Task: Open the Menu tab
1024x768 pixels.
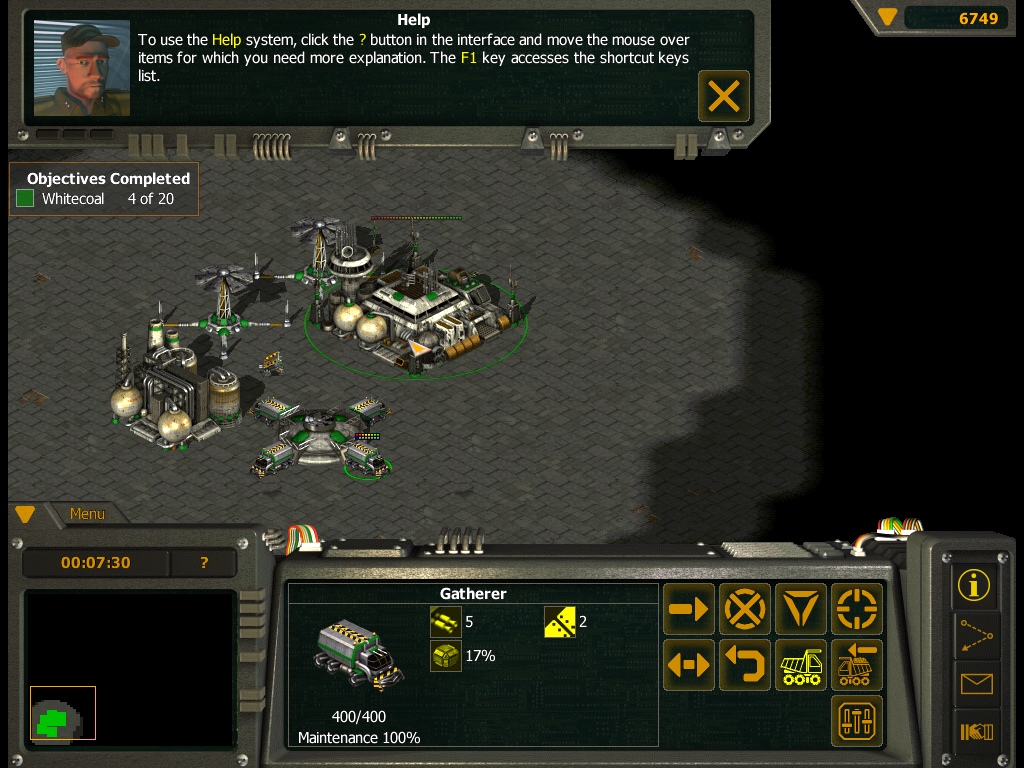Action: 87,514
